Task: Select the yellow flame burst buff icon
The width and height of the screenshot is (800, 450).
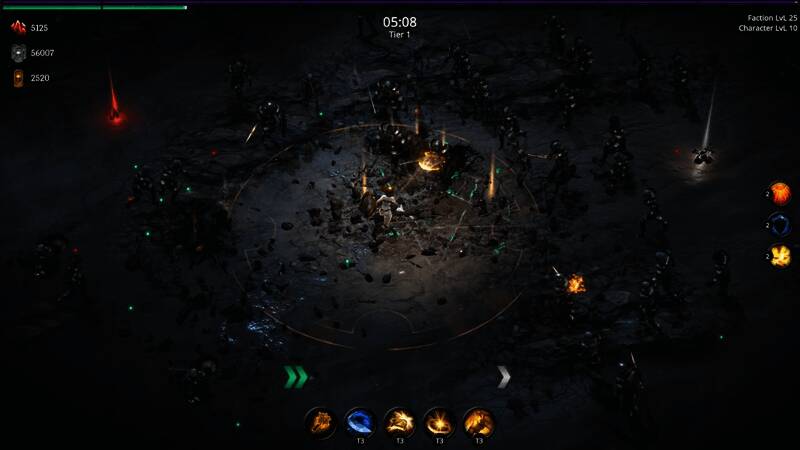Action: click(779, 256)
